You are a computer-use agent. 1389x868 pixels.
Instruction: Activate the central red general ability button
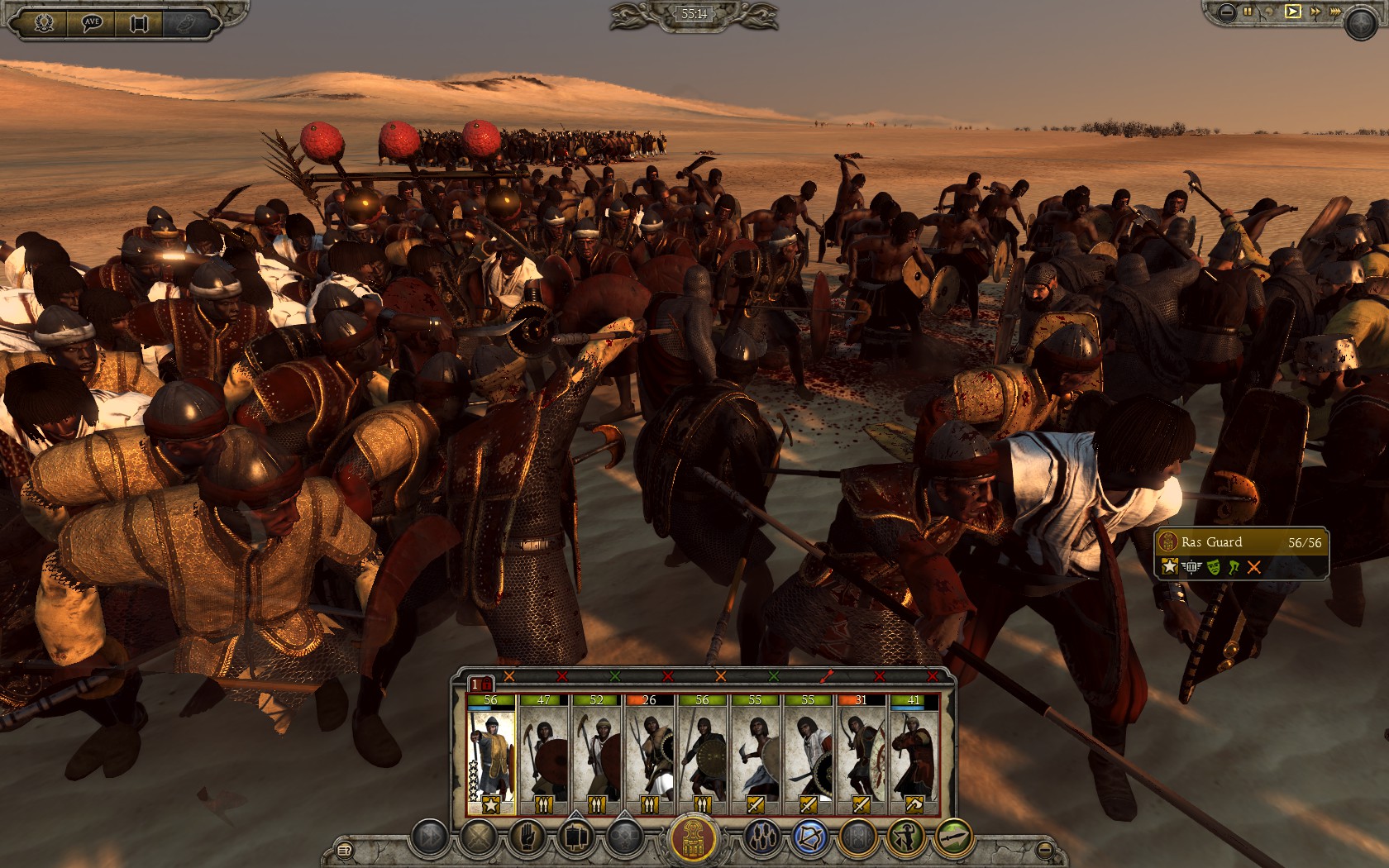click(x=693, y=838)
